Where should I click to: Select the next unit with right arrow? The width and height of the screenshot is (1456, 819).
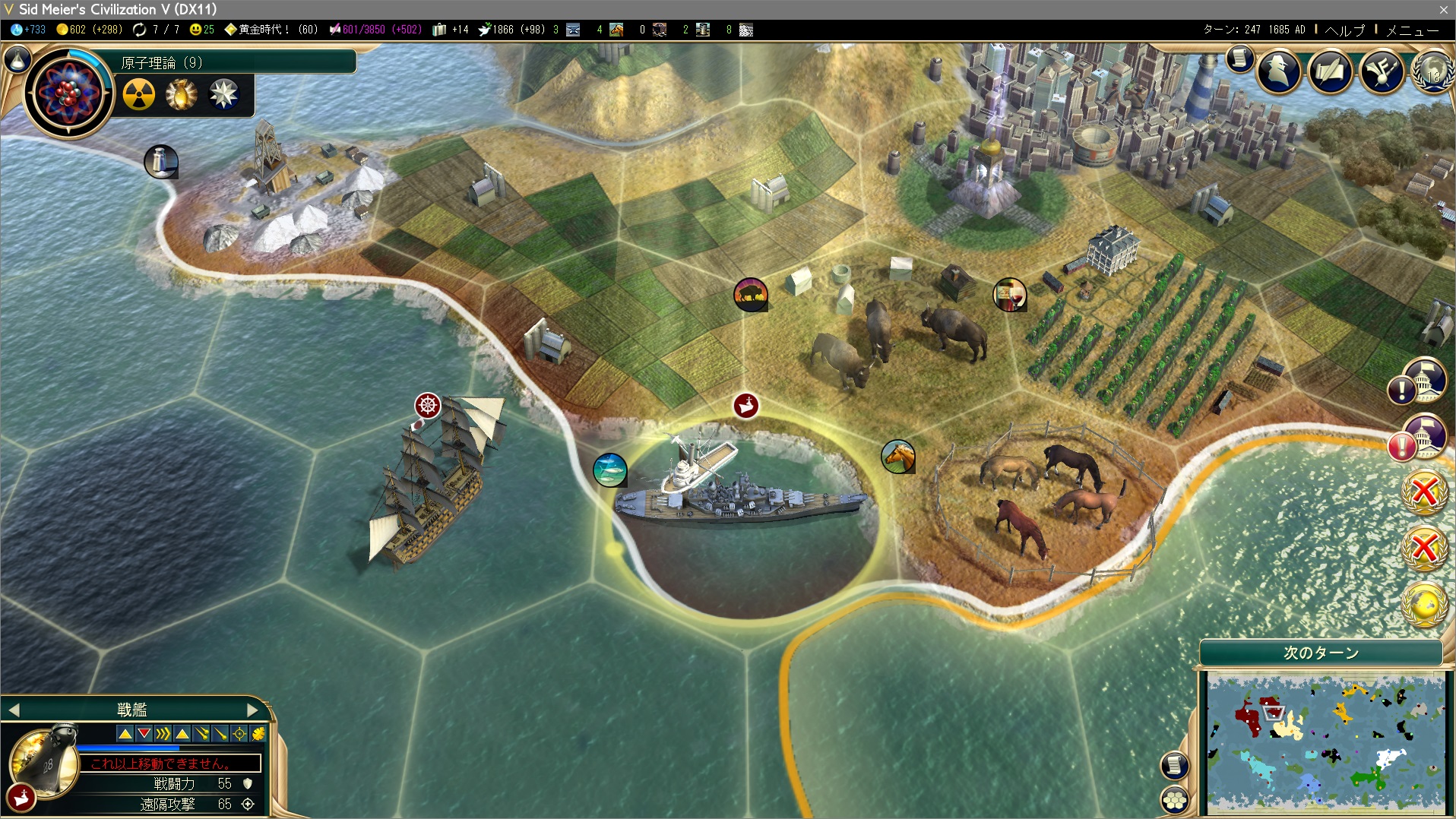pyautogui.click(x=252, y=710)
